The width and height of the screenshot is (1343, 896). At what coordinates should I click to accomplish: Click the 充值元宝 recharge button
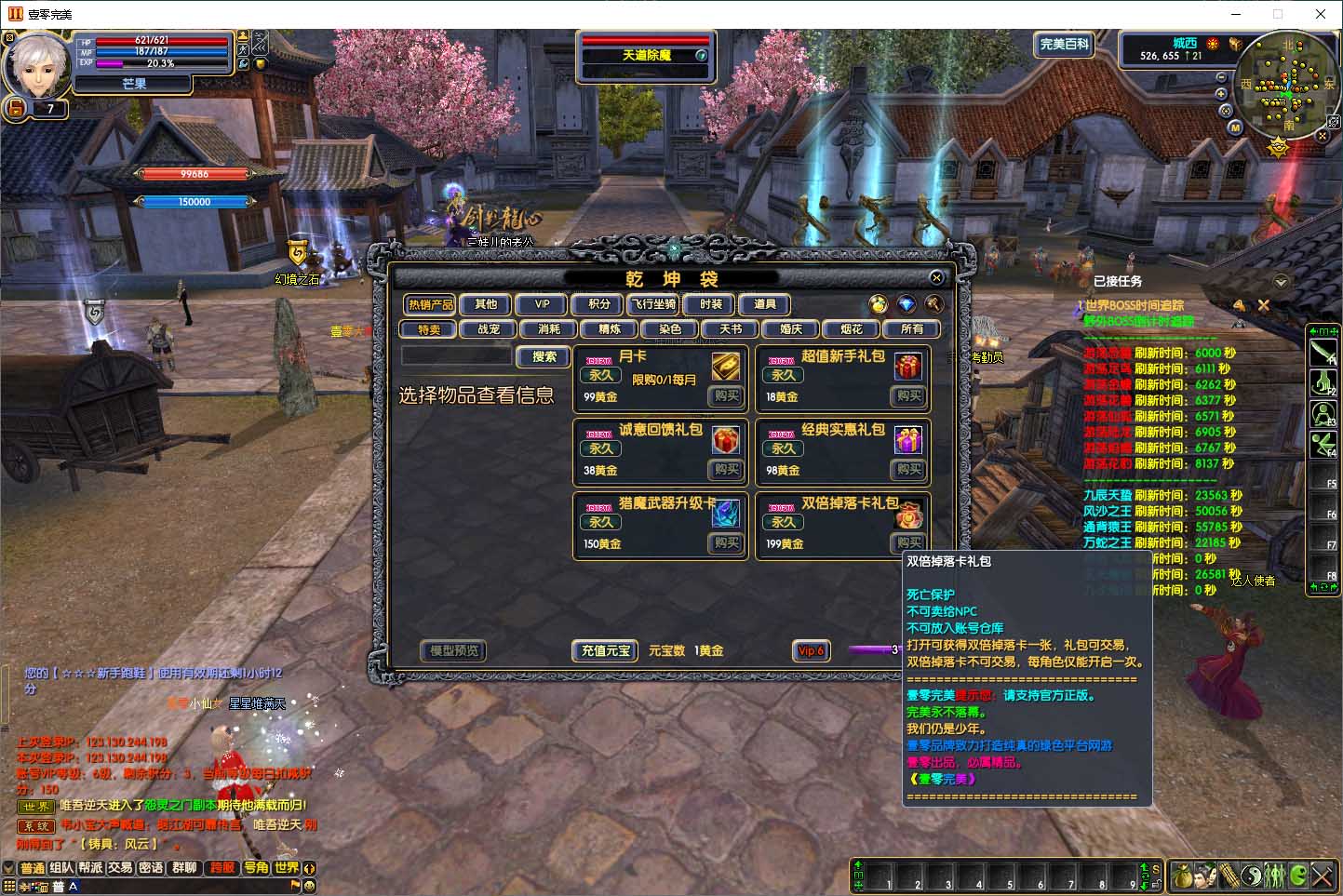coord(606,650)
